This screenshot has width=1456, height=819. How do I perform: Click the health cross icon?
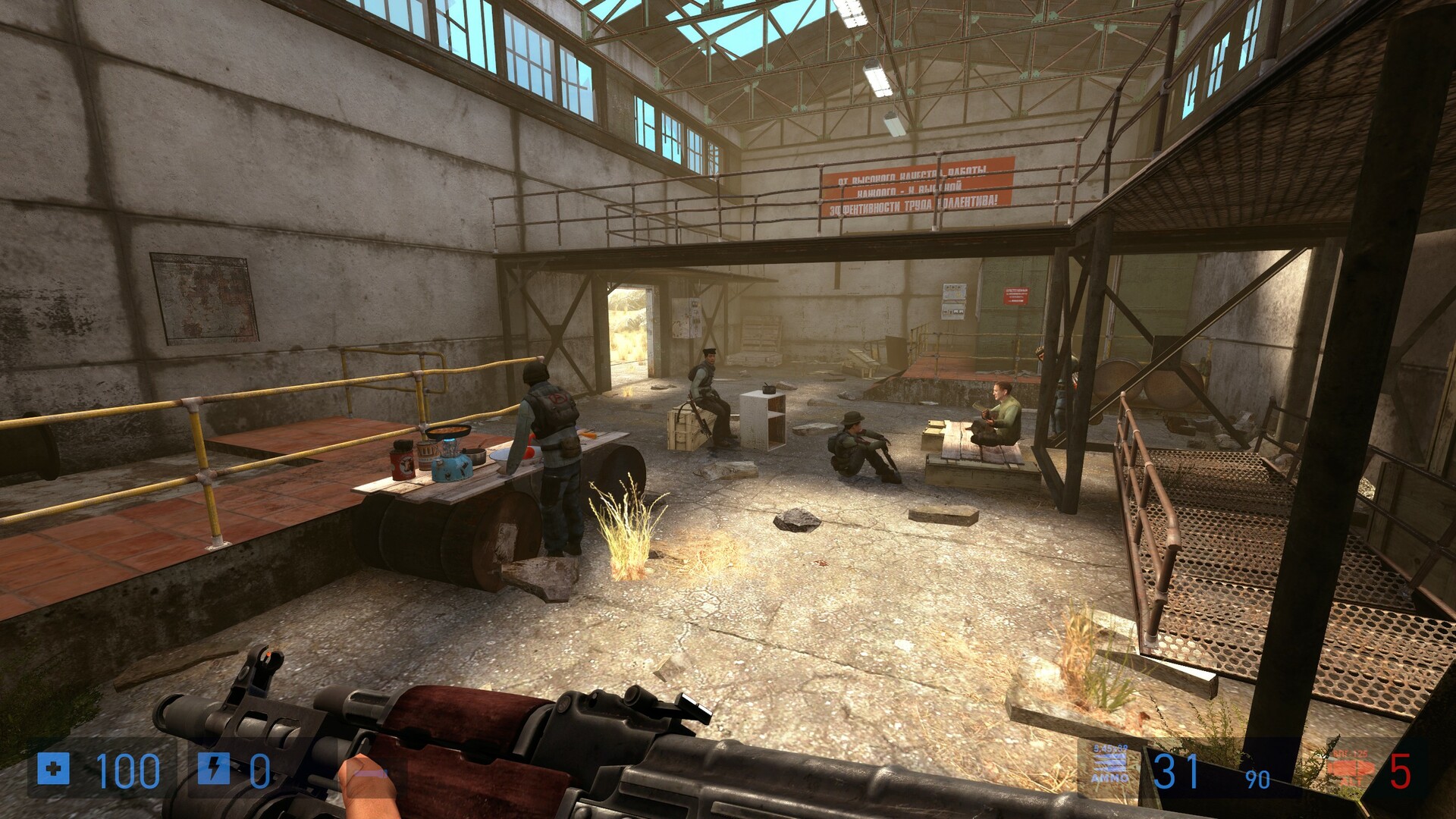pos(53,769)
